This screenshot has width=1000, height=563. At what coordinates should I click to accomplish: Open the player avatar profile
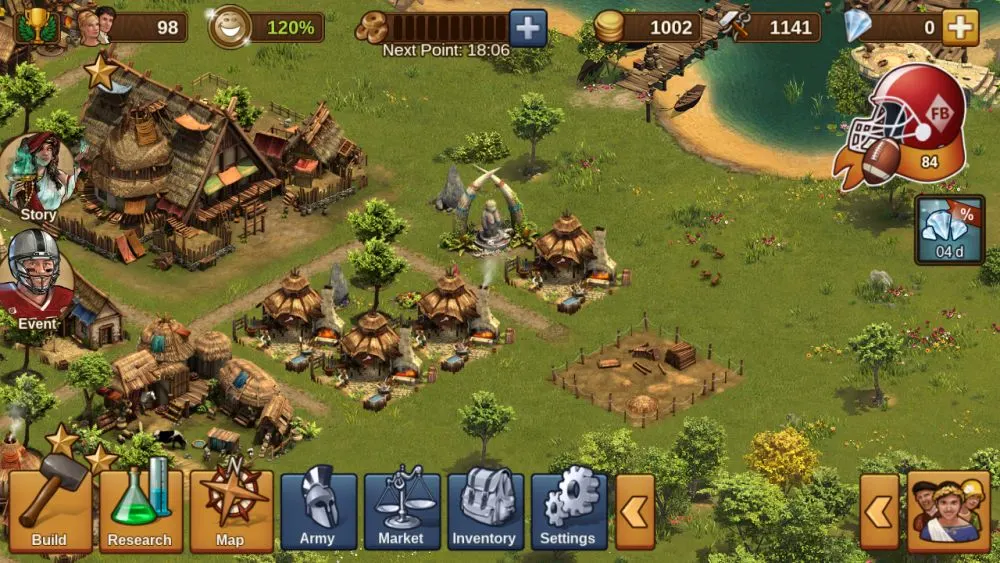(97, 25)
